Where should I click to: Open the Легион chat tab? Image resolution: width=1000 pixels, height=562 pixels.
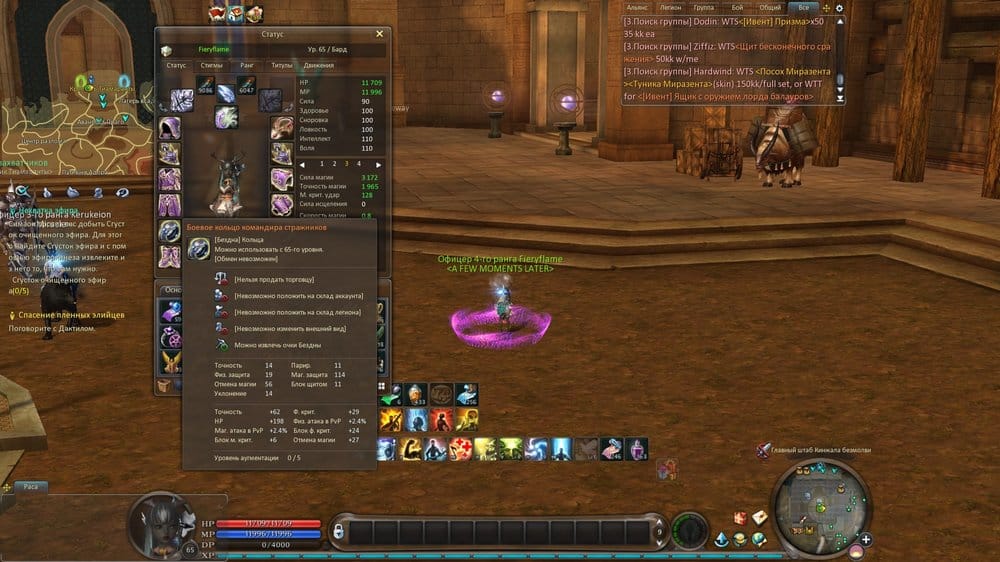pos(669,7)
